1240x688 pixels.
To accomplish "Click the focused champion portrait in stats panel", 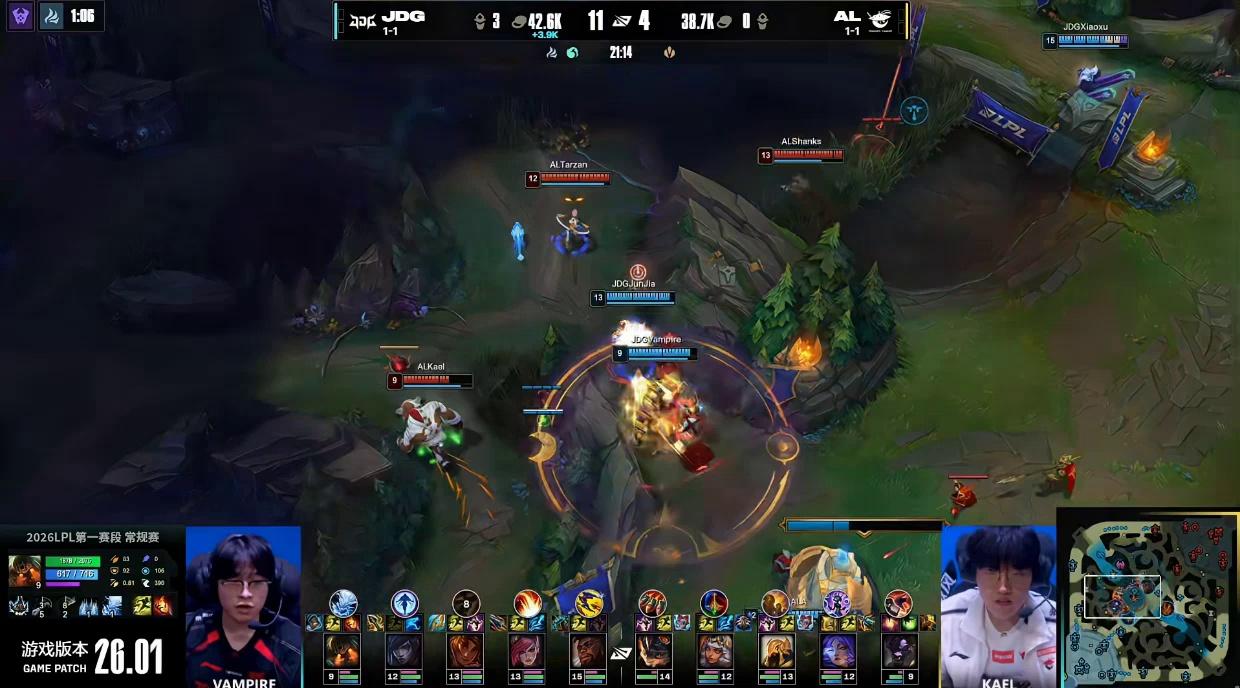I will pos(24,571).
